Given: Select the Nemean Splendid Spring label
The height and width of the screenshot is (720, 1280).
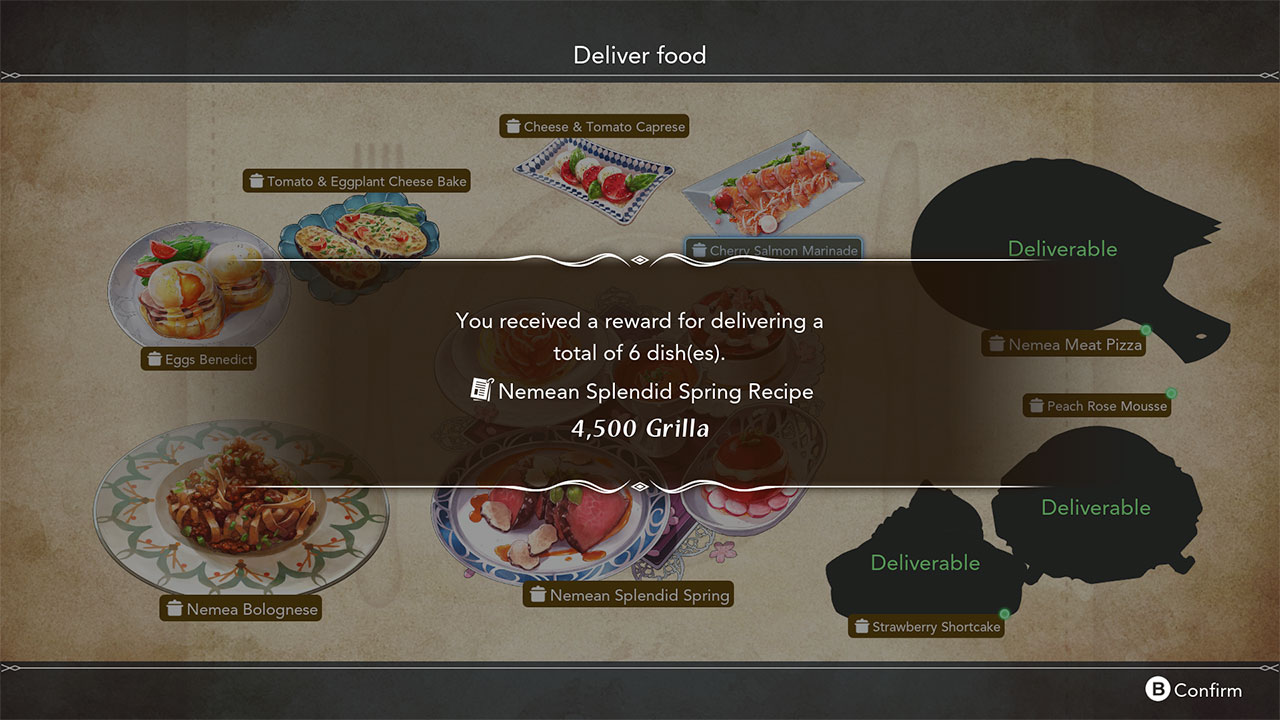Looking at the screenshot, I should pyautogui.click(x=629, y=595).
